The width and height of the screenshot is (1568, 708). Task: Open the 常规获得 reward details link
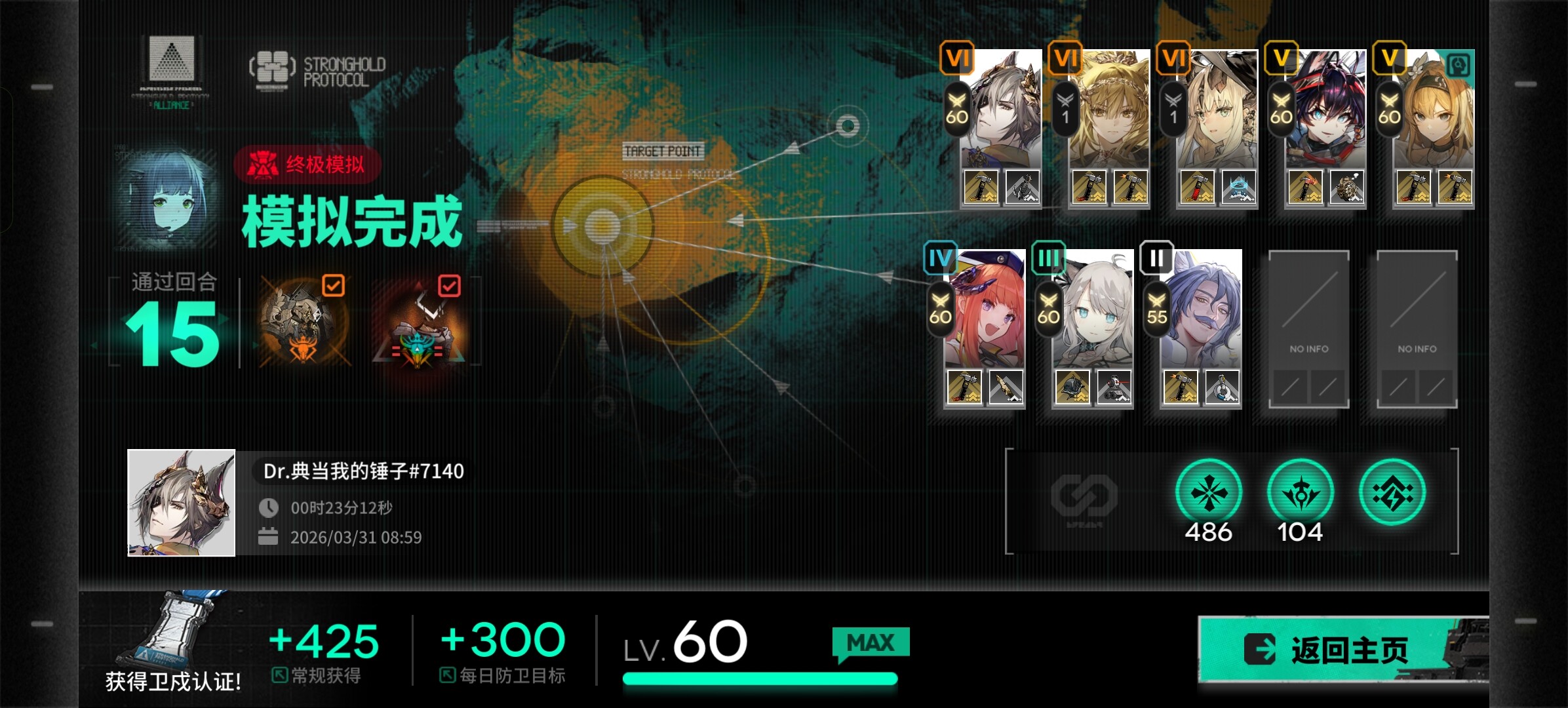tap(317, 675)
